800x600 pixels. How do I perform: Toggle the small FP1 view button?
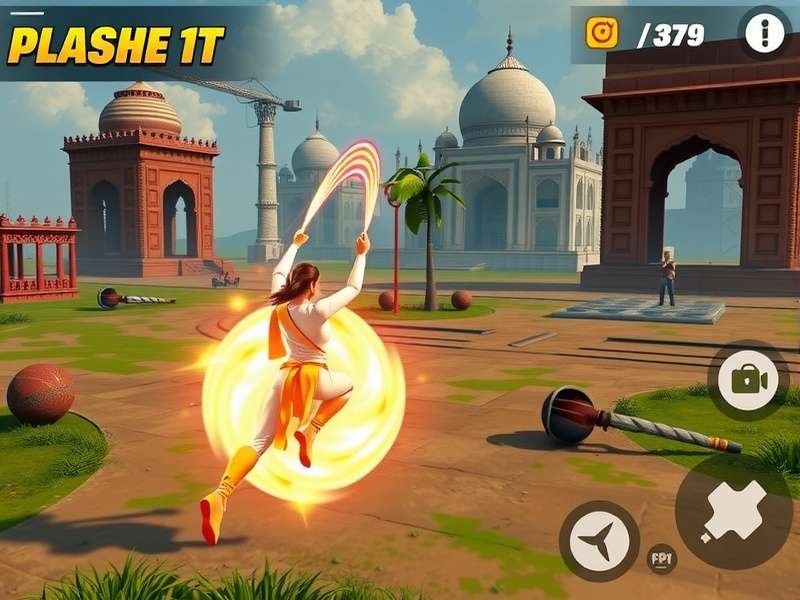pyautogui.click(x=661, y=558)
